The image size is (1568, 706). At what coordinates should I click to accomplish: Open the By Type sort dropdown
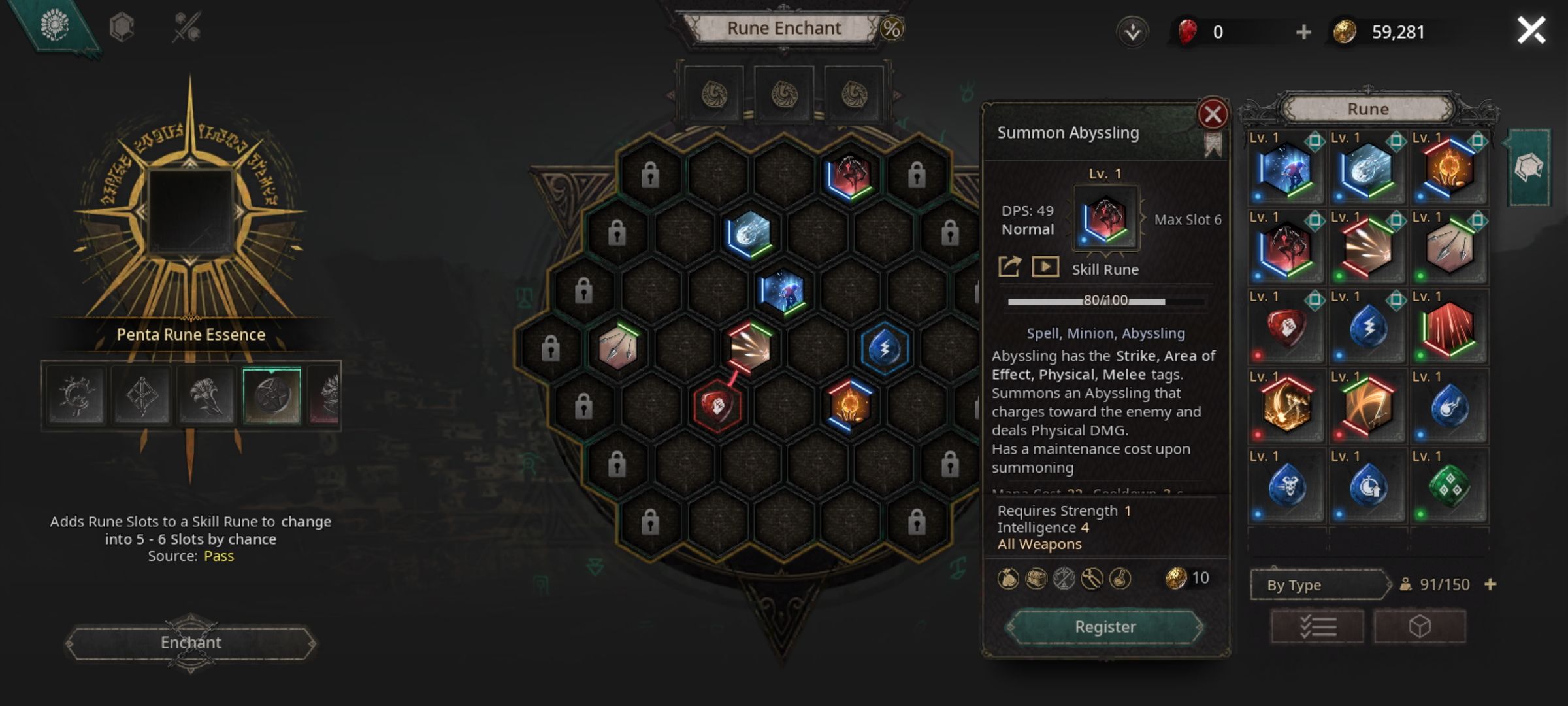(x=1318, y=585)
